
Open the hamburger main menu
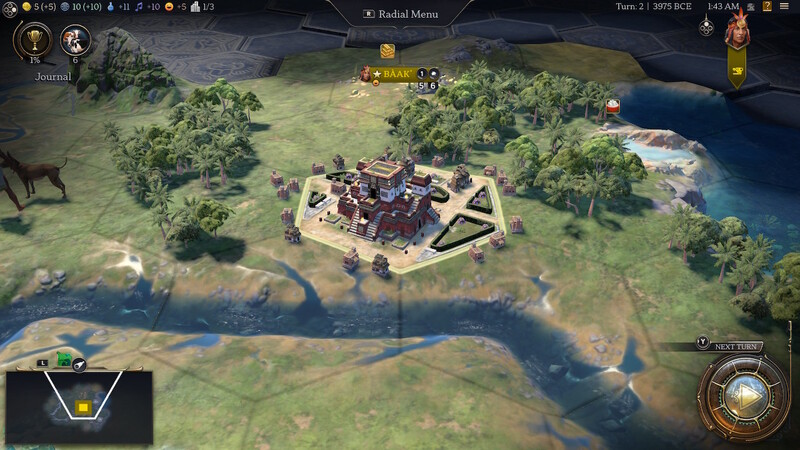[x=784, y=7]
